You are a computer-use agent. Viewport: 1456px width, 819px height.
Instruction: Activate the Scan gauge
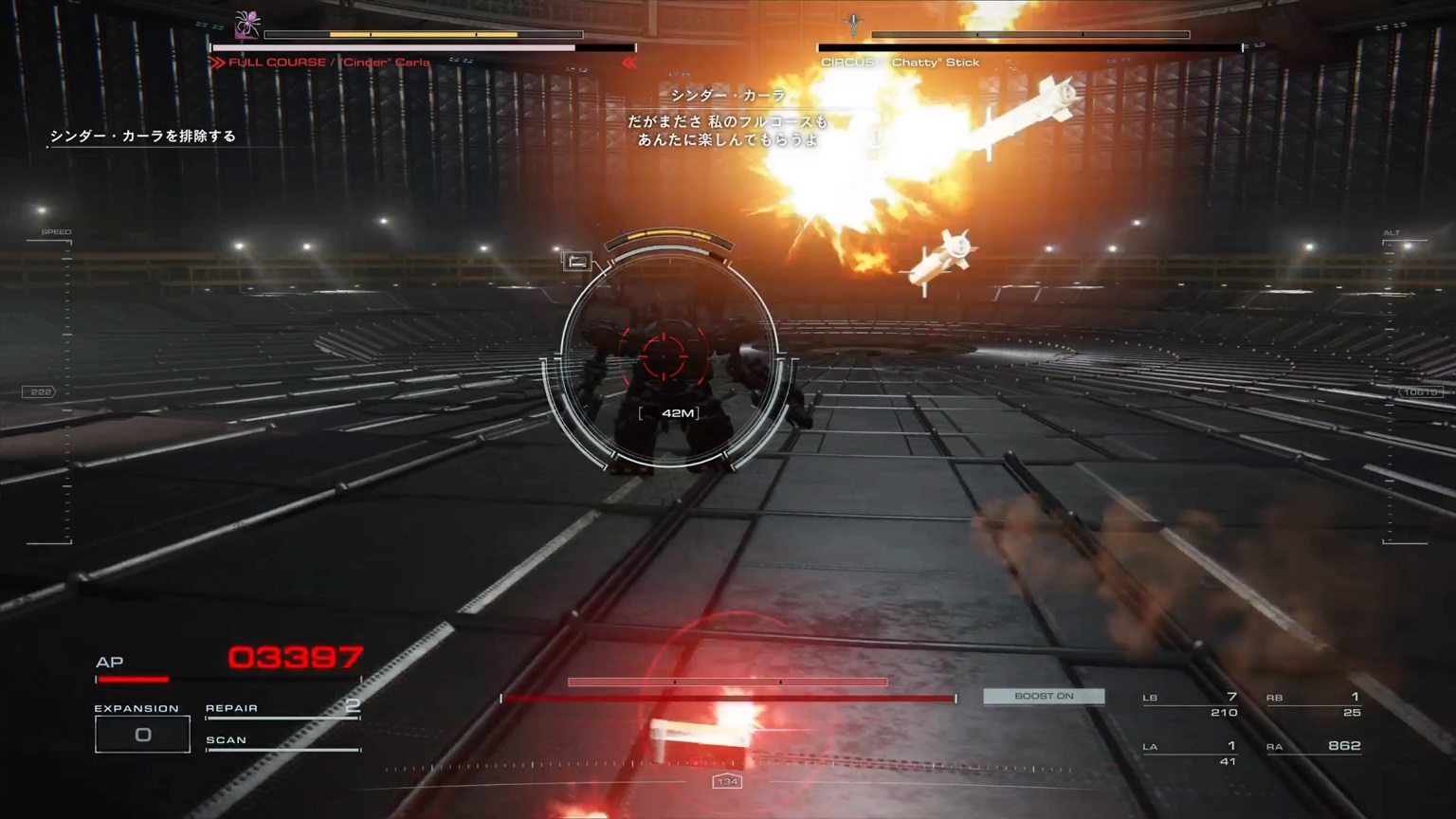282,742
